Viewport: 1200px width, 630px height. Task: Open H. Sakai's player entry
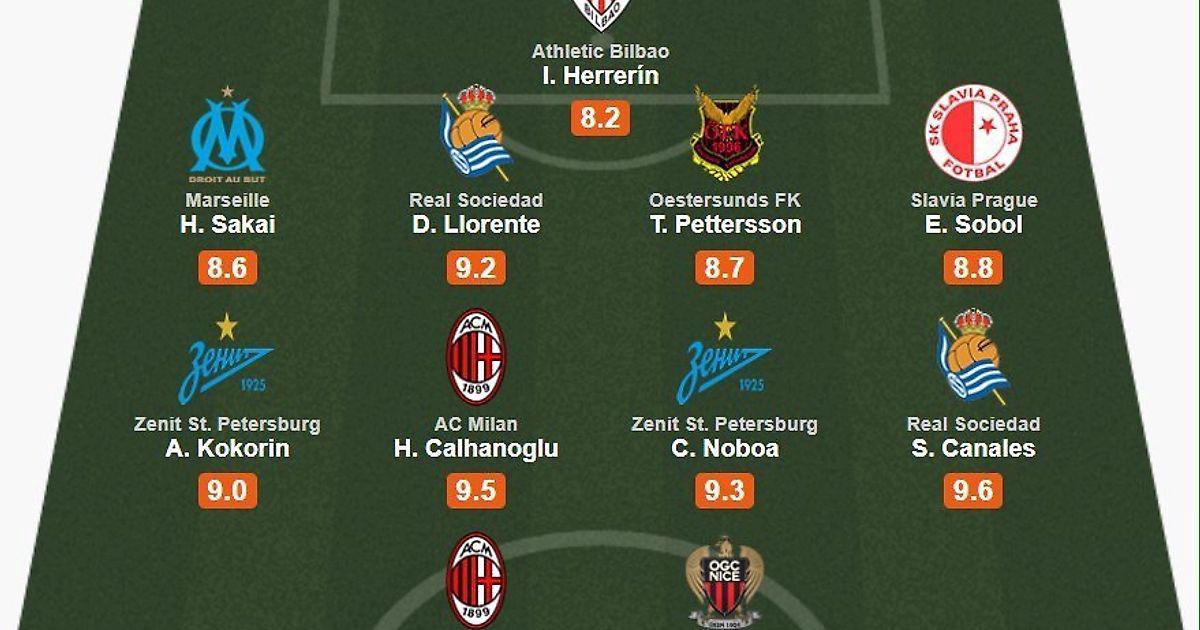pos(227,224)
